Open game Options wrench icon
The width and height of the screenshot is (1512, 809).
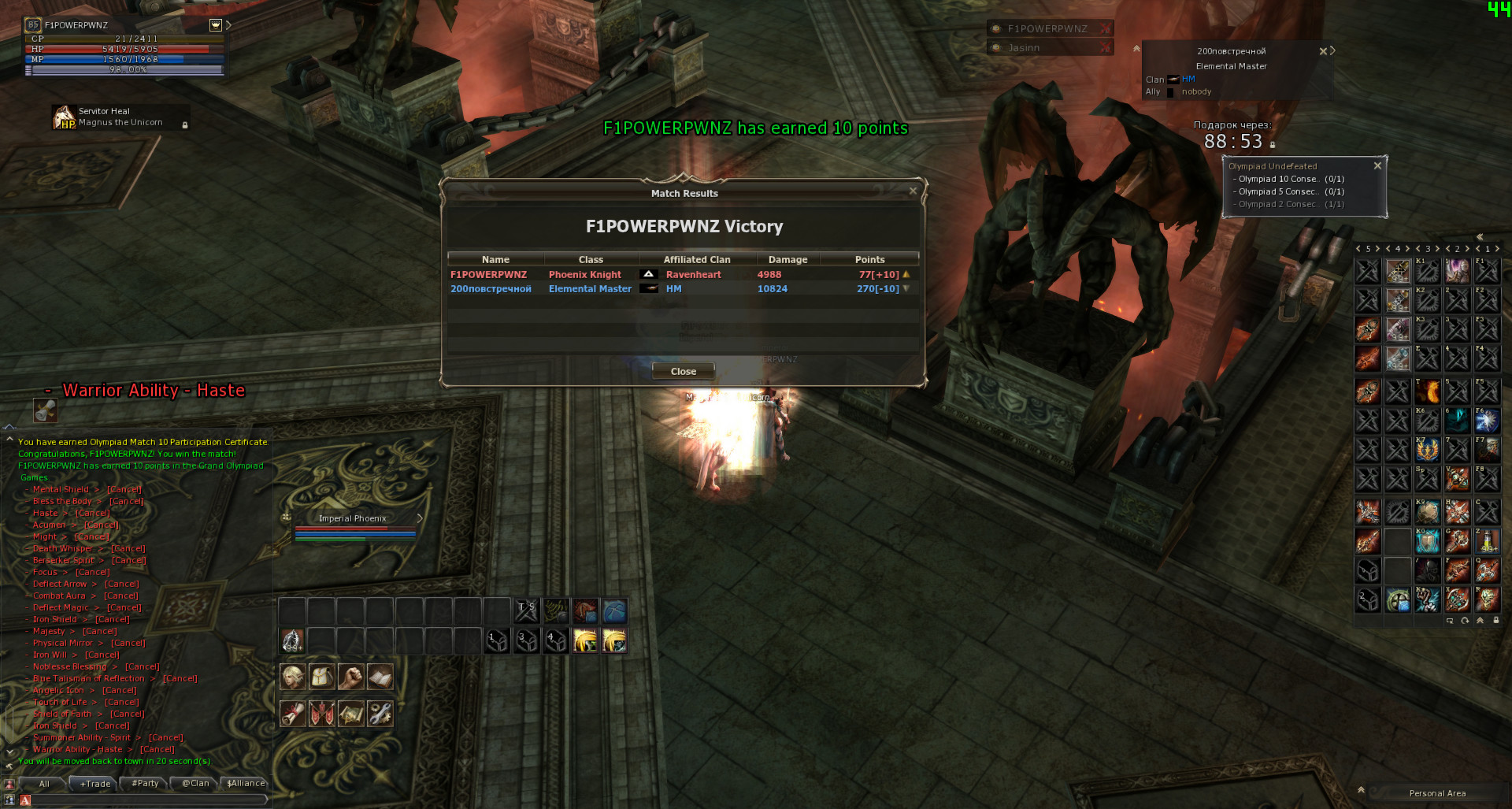point(380,713)
